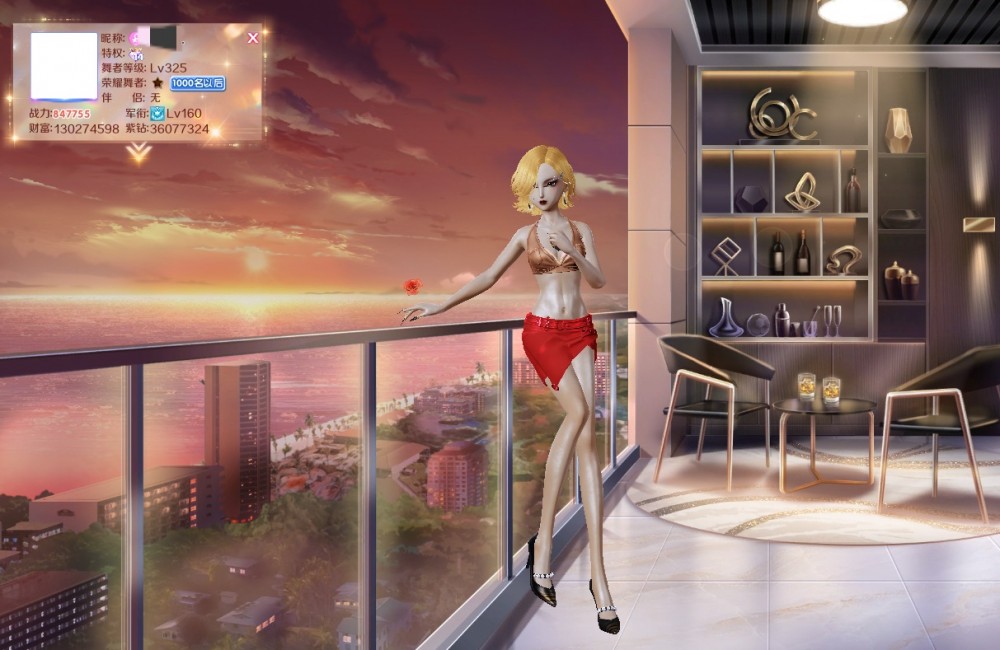The width and height of the screenshot is (1000, 650).
Task: Close the player info panel
Action: [252, 38]
